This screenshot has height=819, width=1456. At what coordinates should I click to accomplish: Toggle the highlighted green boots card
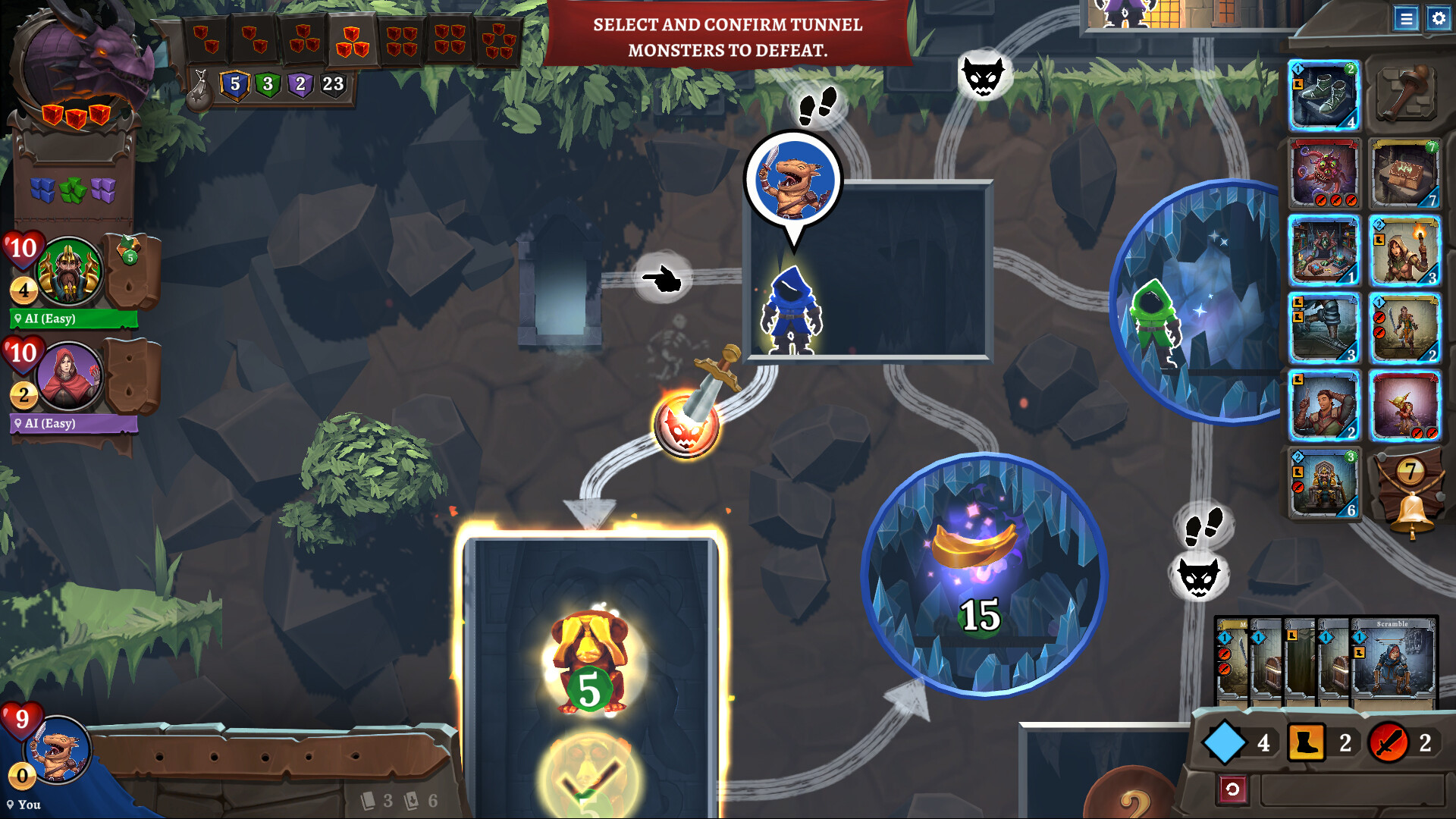(x=1323, y=96)
